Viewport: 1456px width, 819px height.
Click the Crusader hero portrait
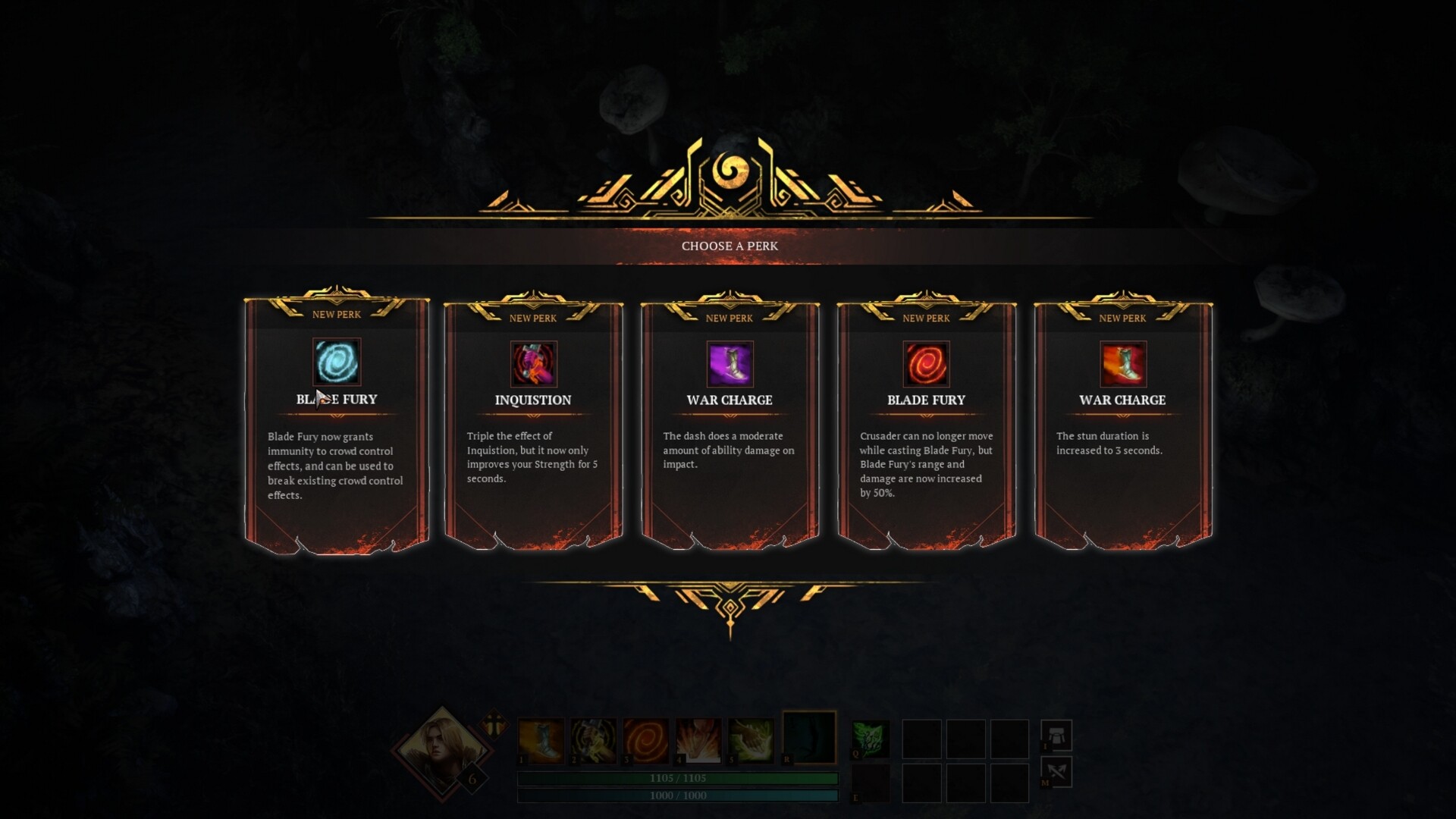441,751
